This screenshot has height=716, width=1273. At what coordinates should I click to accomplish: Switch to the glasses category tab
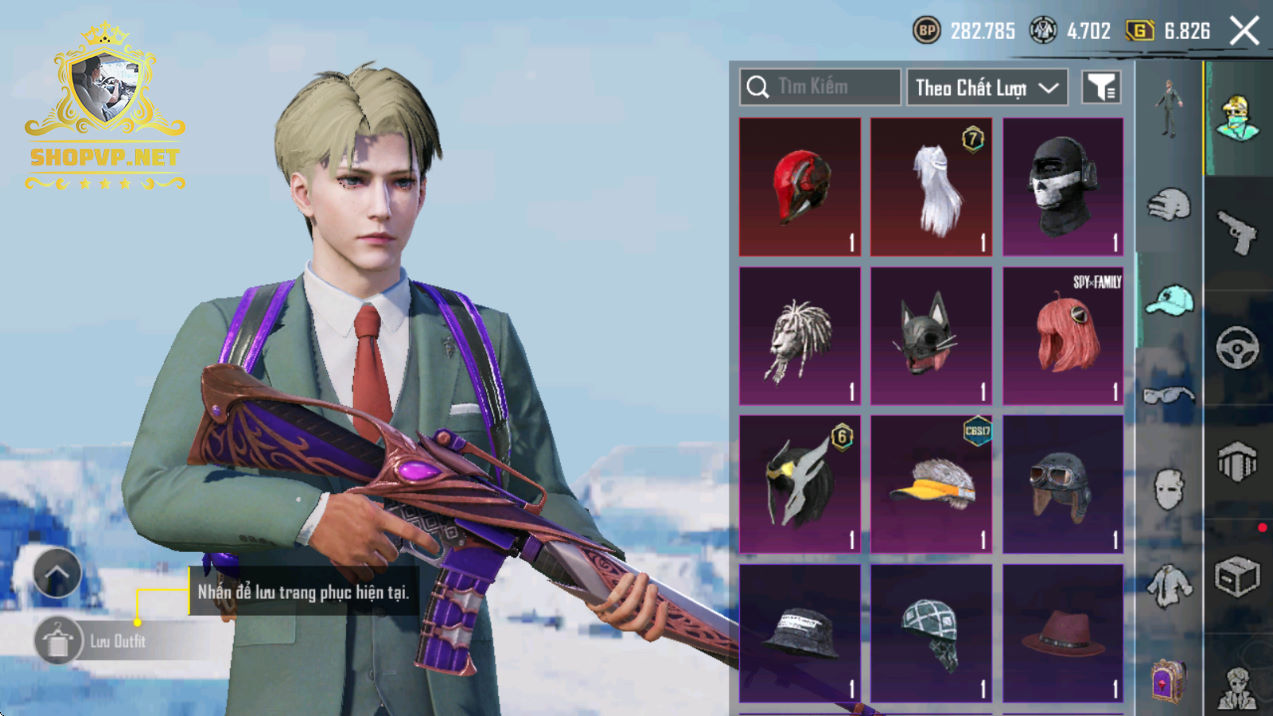1169,395
